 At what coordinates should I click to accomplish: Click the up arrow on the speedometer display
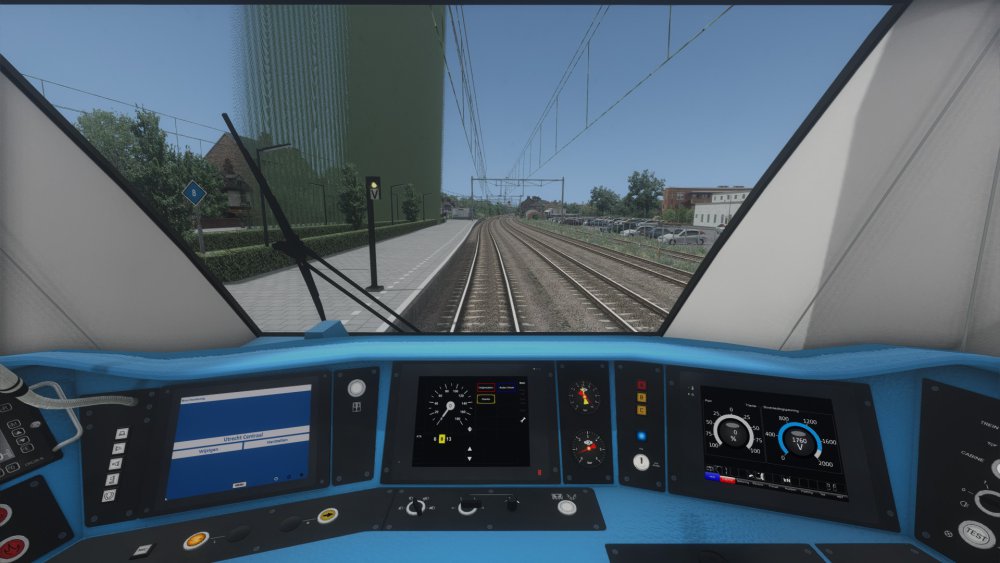pyautogui.click(x=468, y=449)
